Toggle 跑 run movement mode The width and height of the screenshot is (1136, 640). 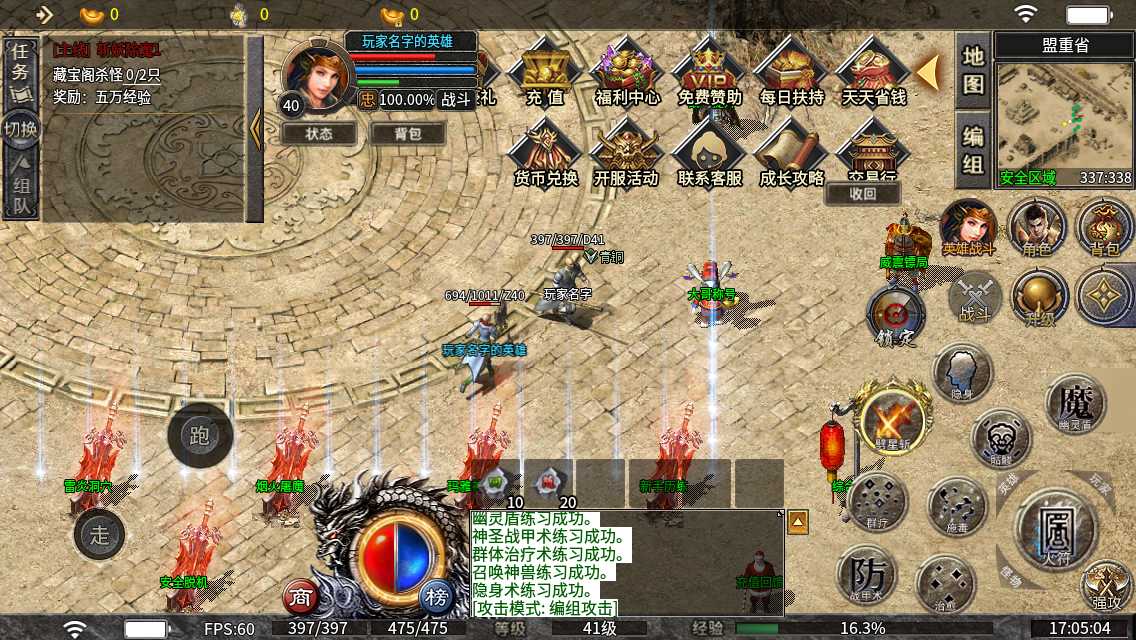click(x=200, y=435)
